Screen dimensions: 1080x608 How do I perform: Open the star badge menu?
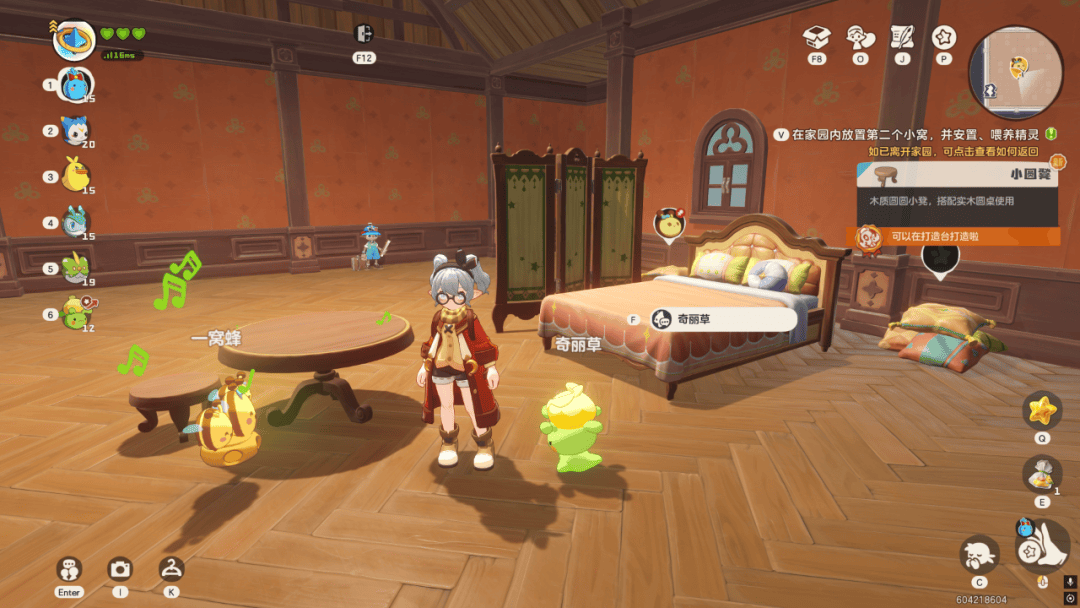point(944,37)
